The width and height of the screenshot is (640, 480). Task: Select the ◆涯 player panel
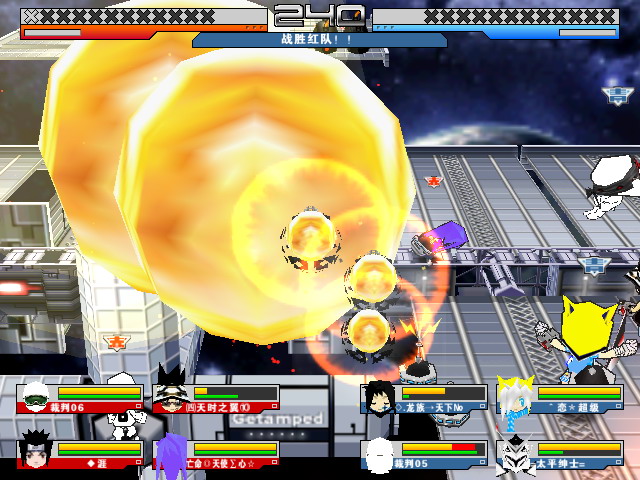(x=80, y=455)
